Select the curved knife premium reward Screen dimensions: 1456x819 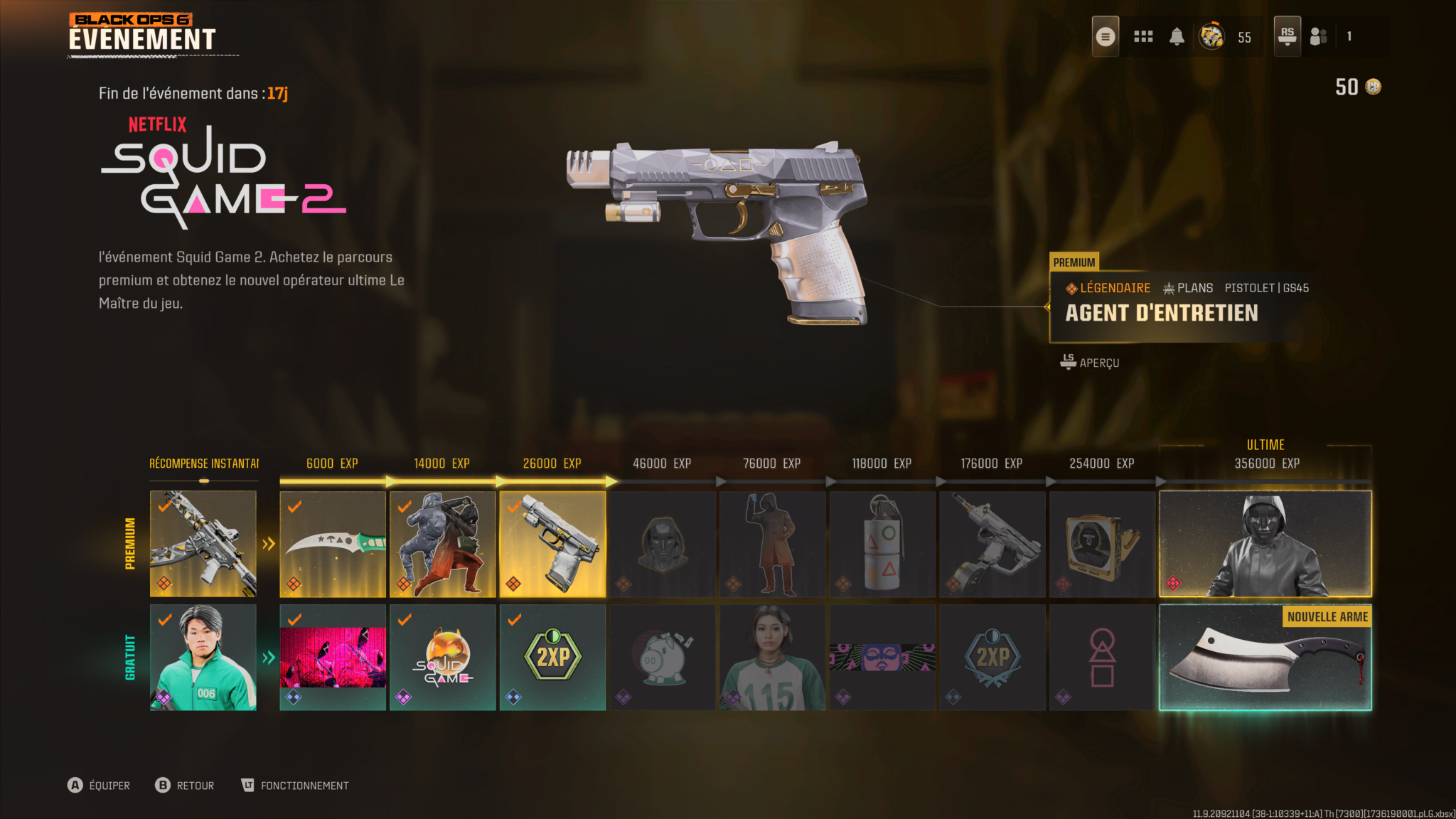[333, 544]
